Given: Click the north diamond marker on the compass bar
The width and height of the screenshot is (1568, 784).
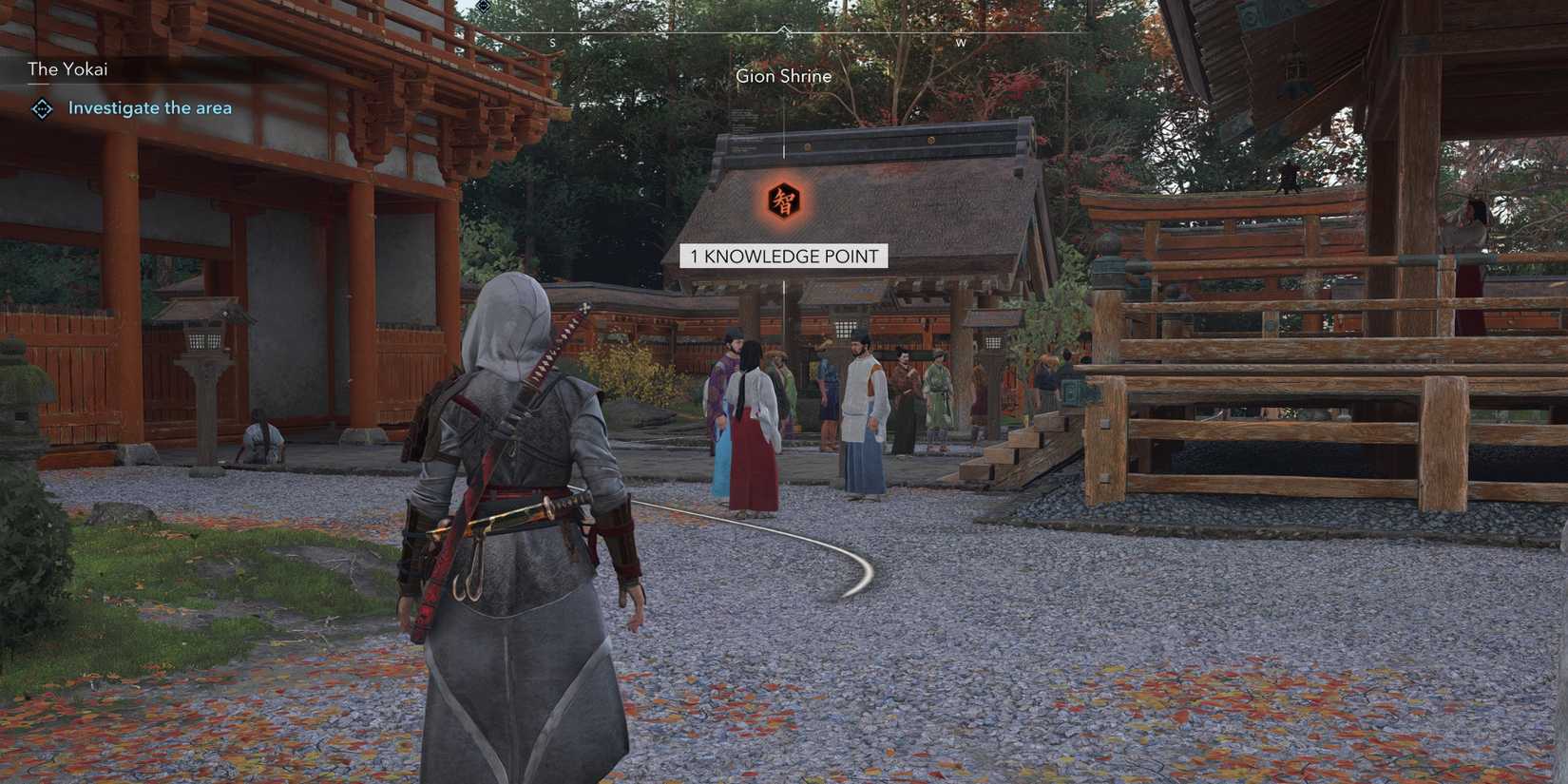Looking at the screenshot, I should point(785,30).
